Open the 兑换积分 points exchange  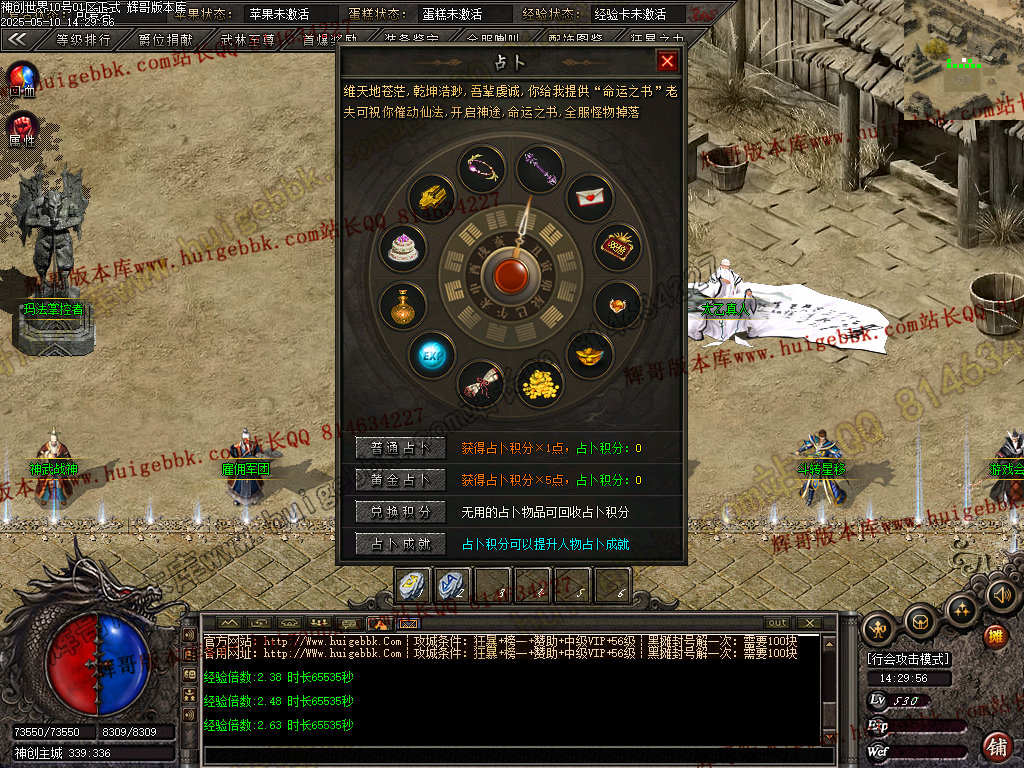(400, 512)
